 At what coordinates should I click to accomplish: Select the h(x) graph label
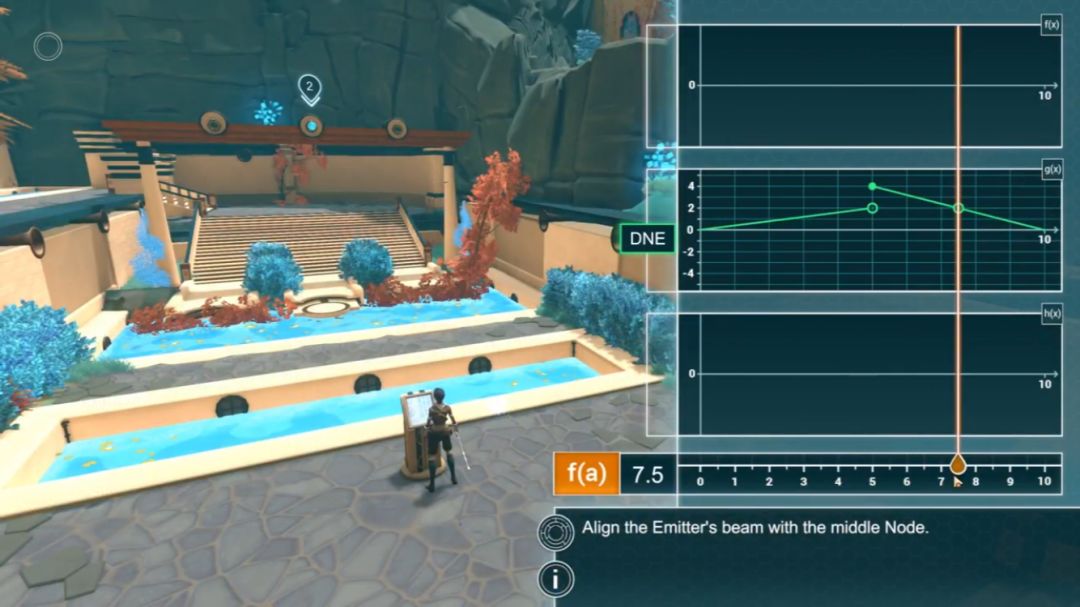click(x=1051, y=313)
